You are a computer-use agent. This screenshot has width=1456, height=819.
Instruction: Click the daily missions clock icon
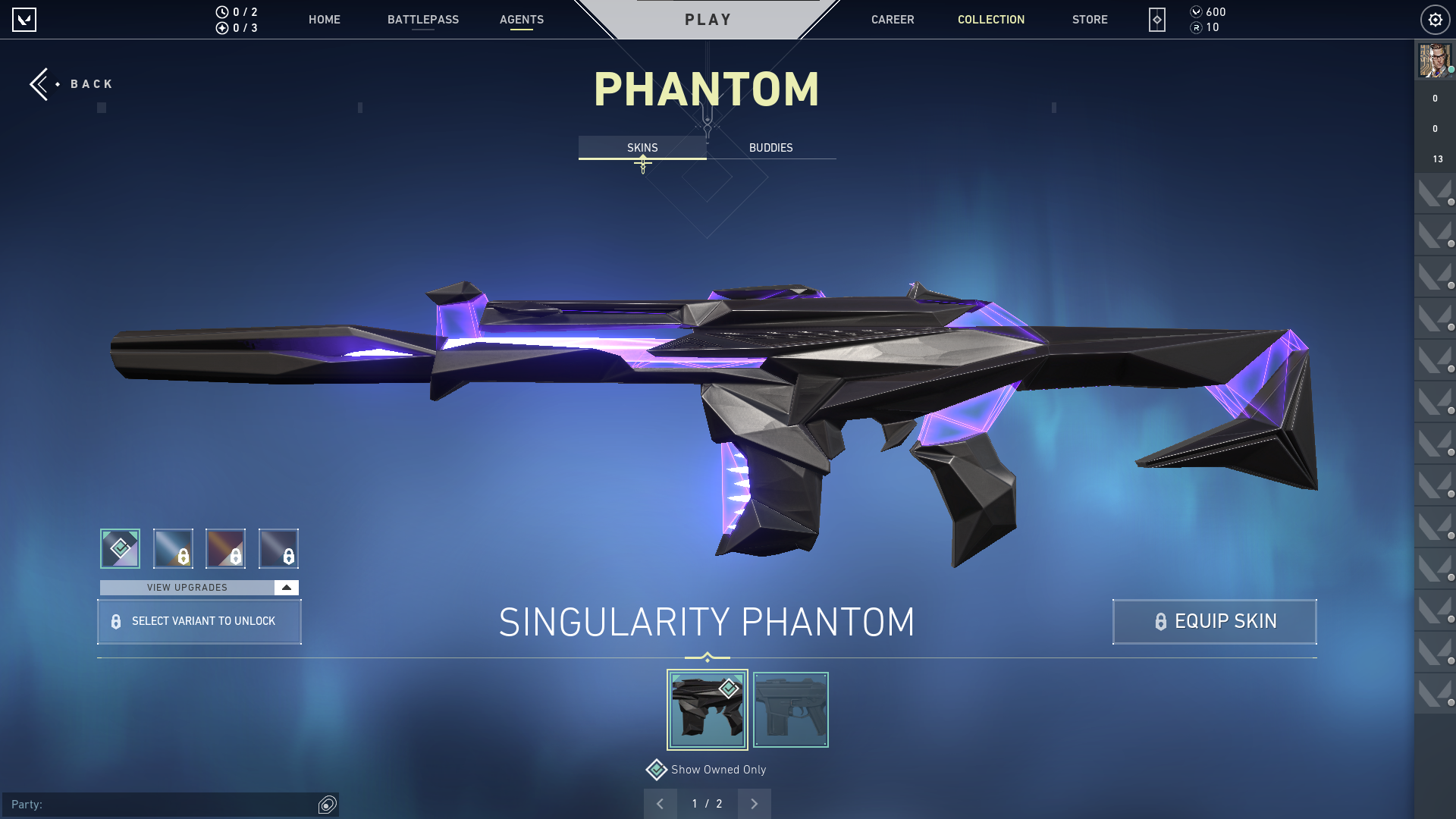pyautogui.click(x=221, y=11)
